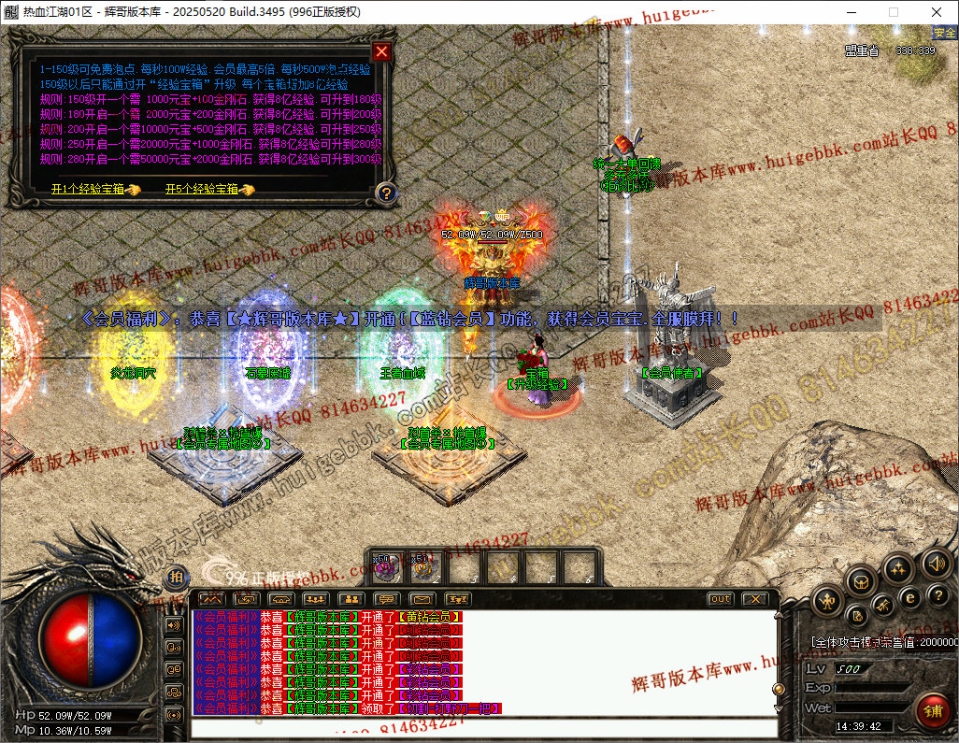Close the chat panel with X button
This screenshot has width=959, height=743.
click(x=754, y=599)
